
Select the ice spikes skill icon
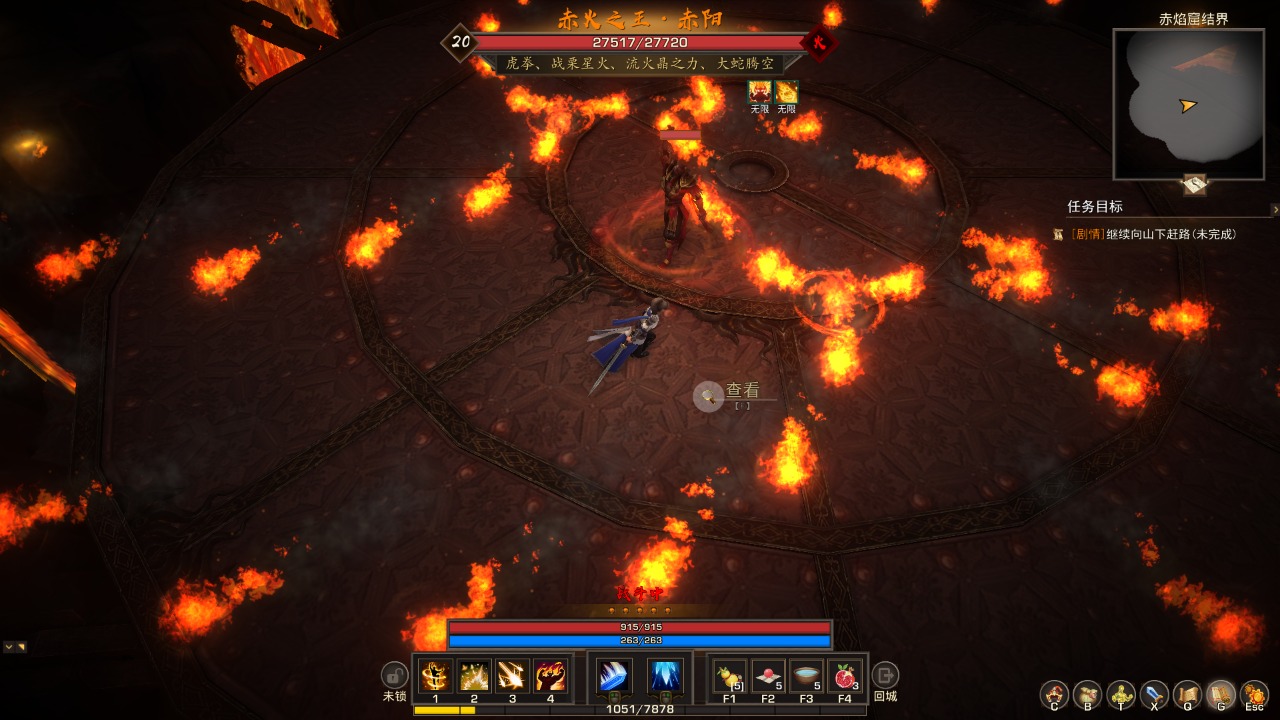point(665,677)
